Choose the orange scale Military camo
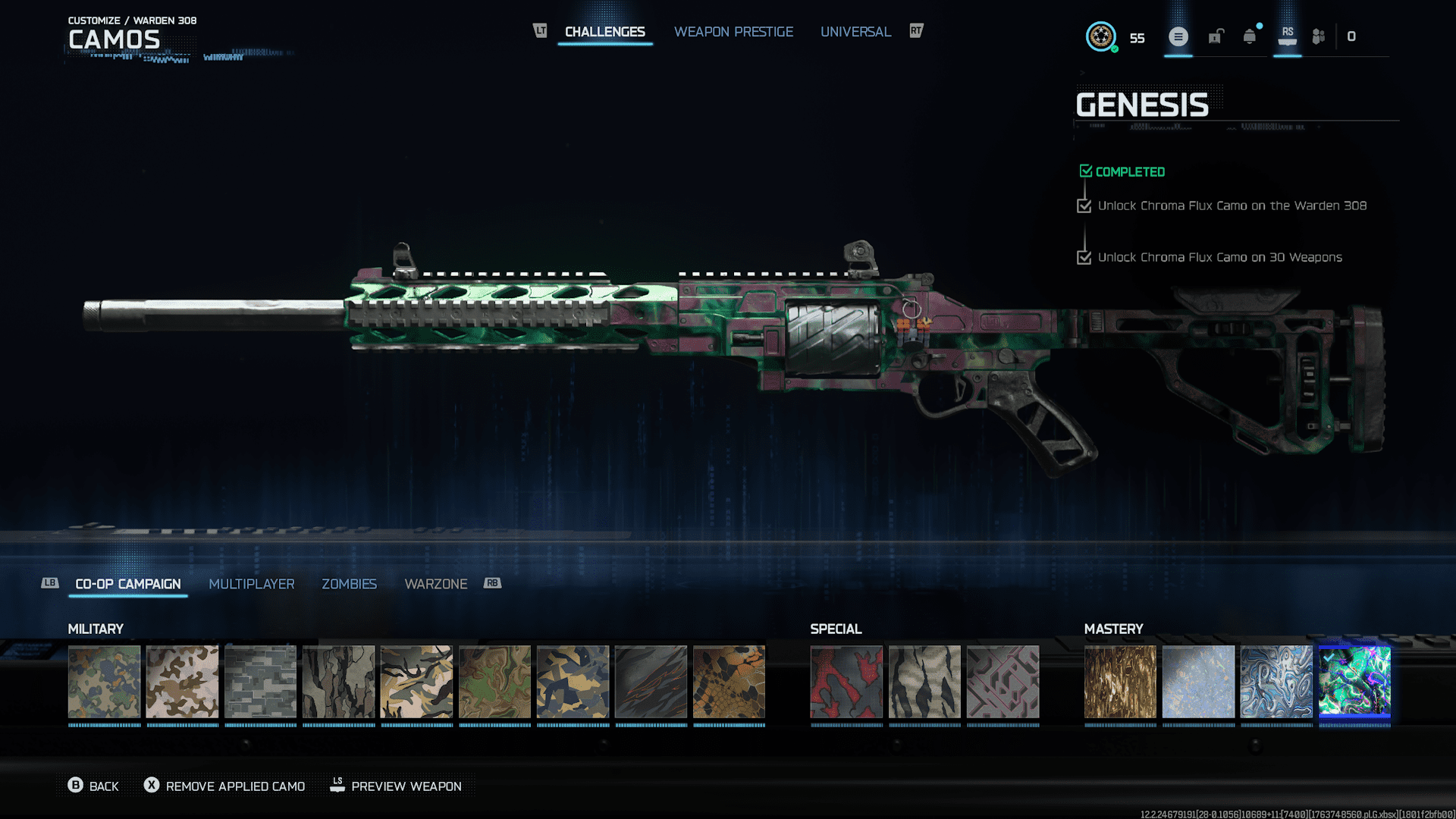The width and height of the screenshot is (1456, 819). click(x=729, y=682)
